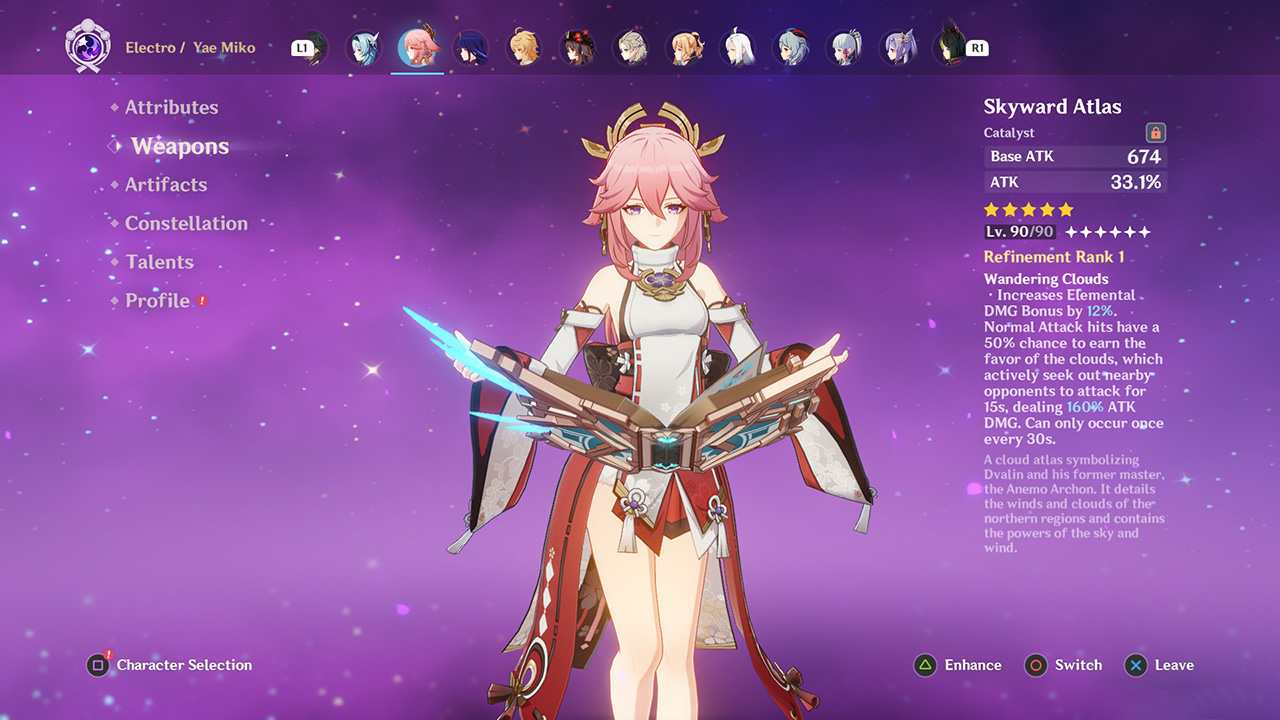
Task: Select Hu Tao's portrait with the hat
Action: [576, 48]
